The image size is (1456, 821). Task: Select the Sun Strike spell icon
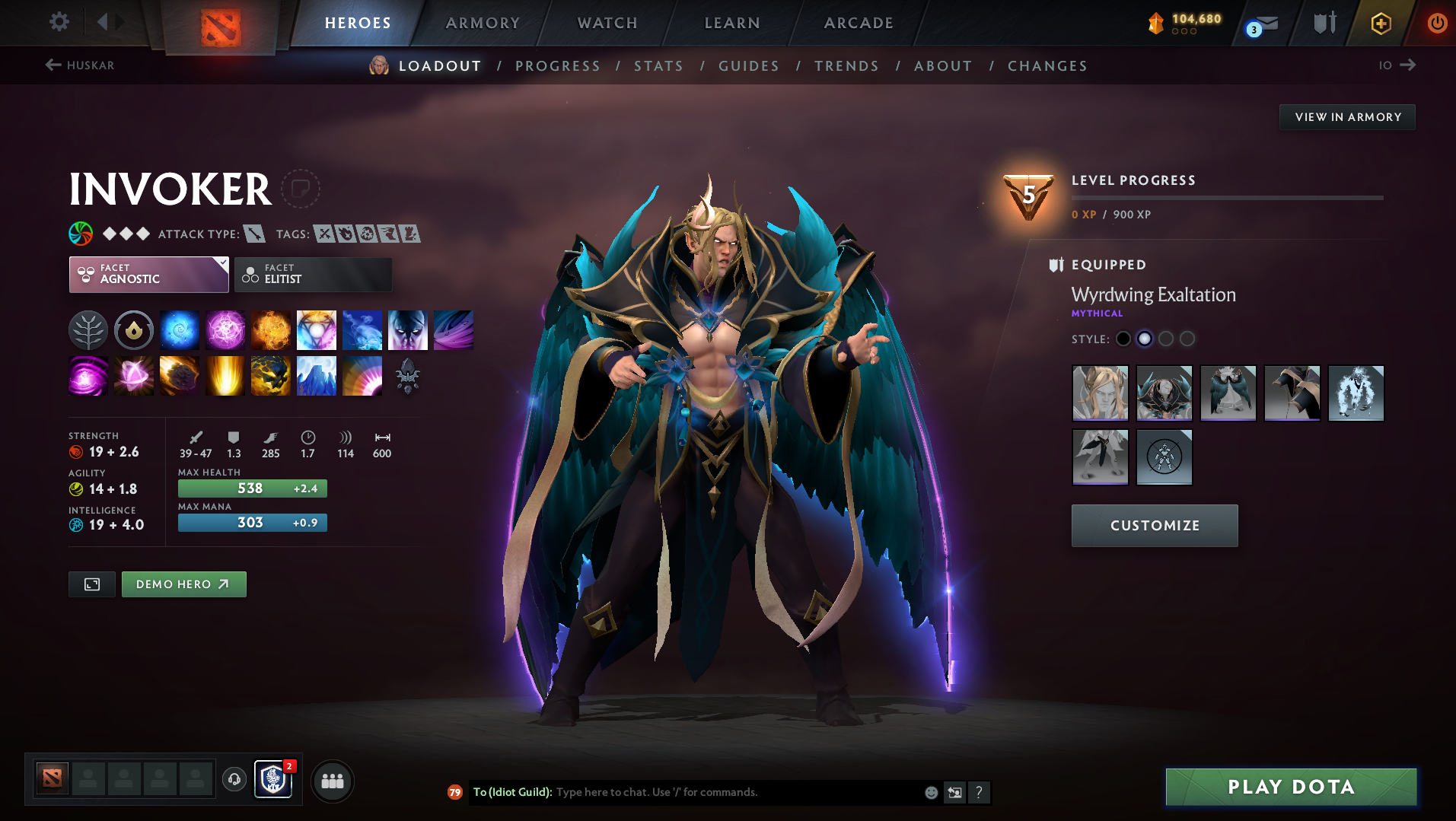(x=225, y=376)
